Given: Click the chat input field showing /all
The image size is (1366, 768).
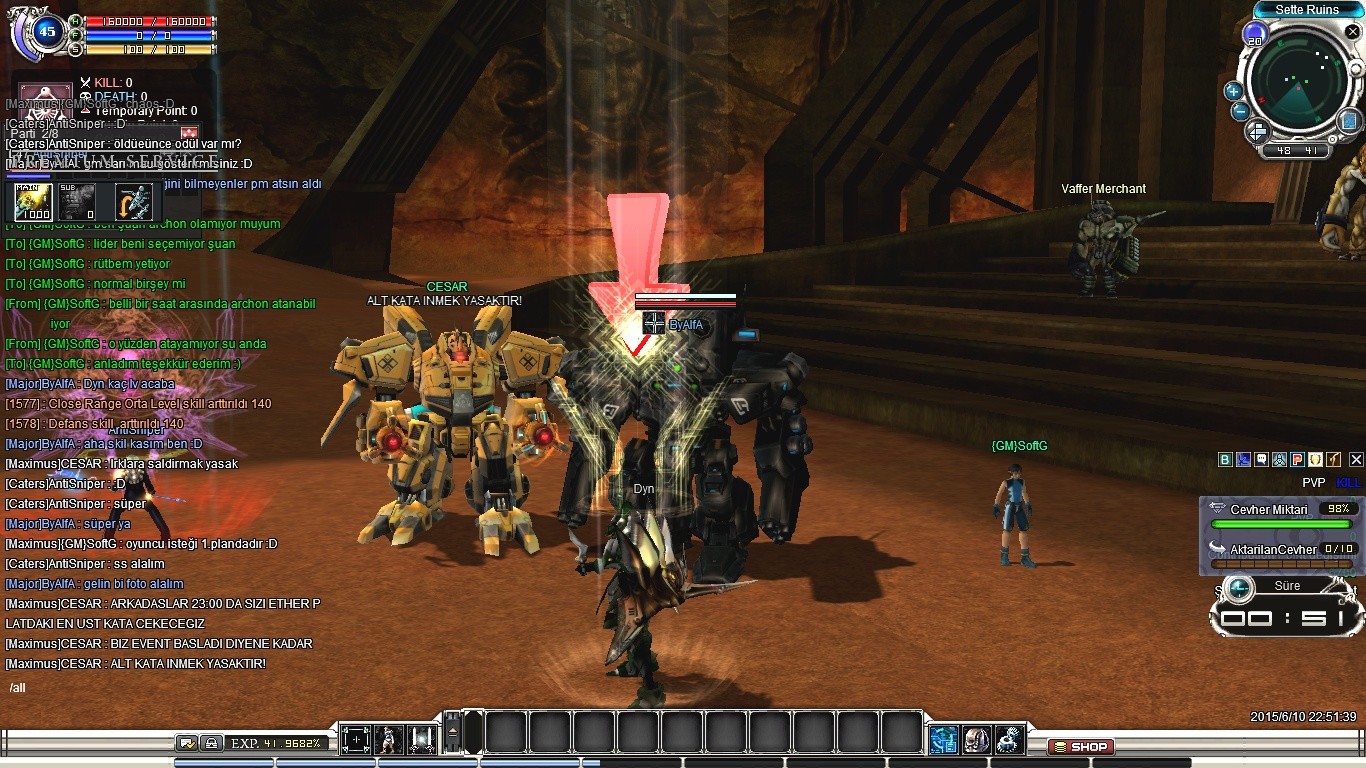Looking at the screenshot, I should 160,688.
